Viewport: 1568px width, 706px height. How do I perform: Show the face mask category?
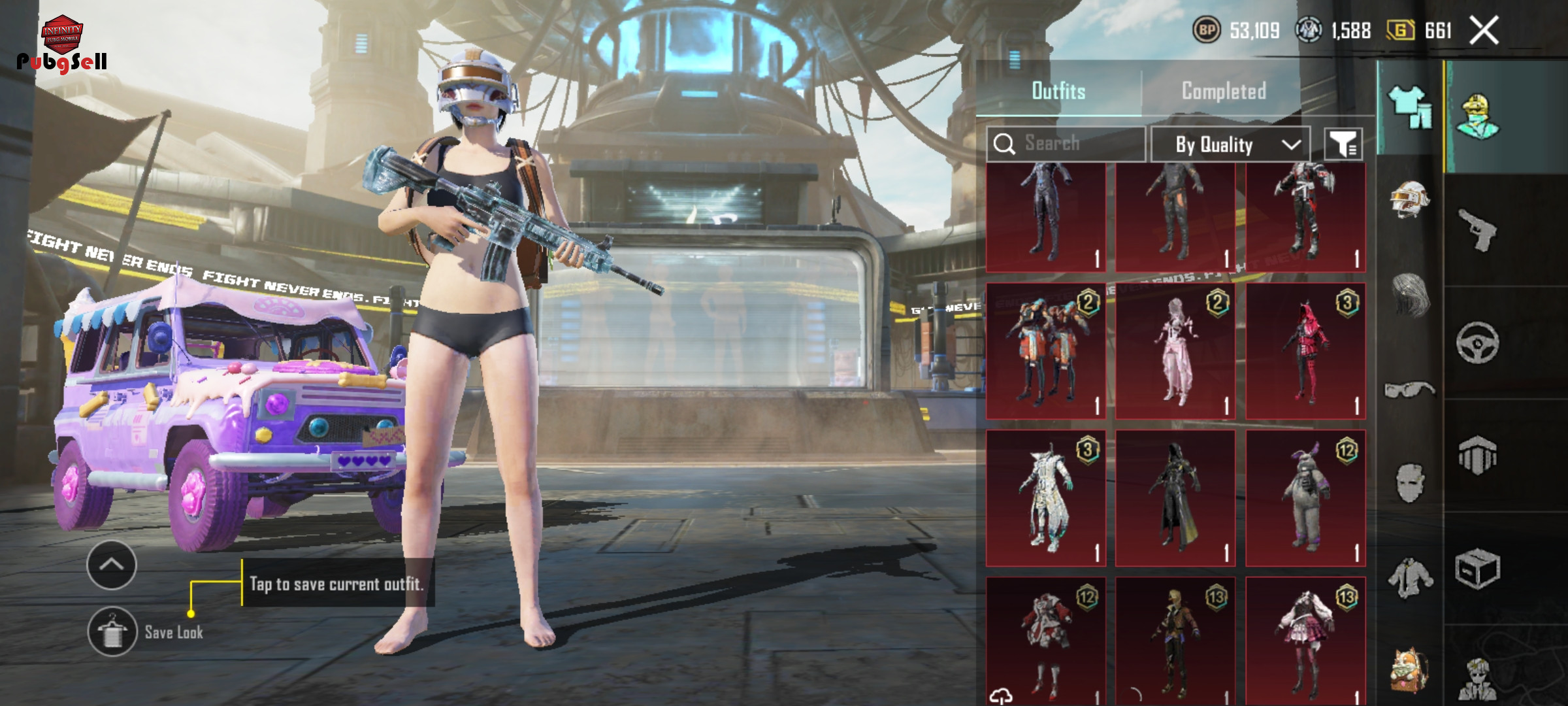click(1410, 483)
